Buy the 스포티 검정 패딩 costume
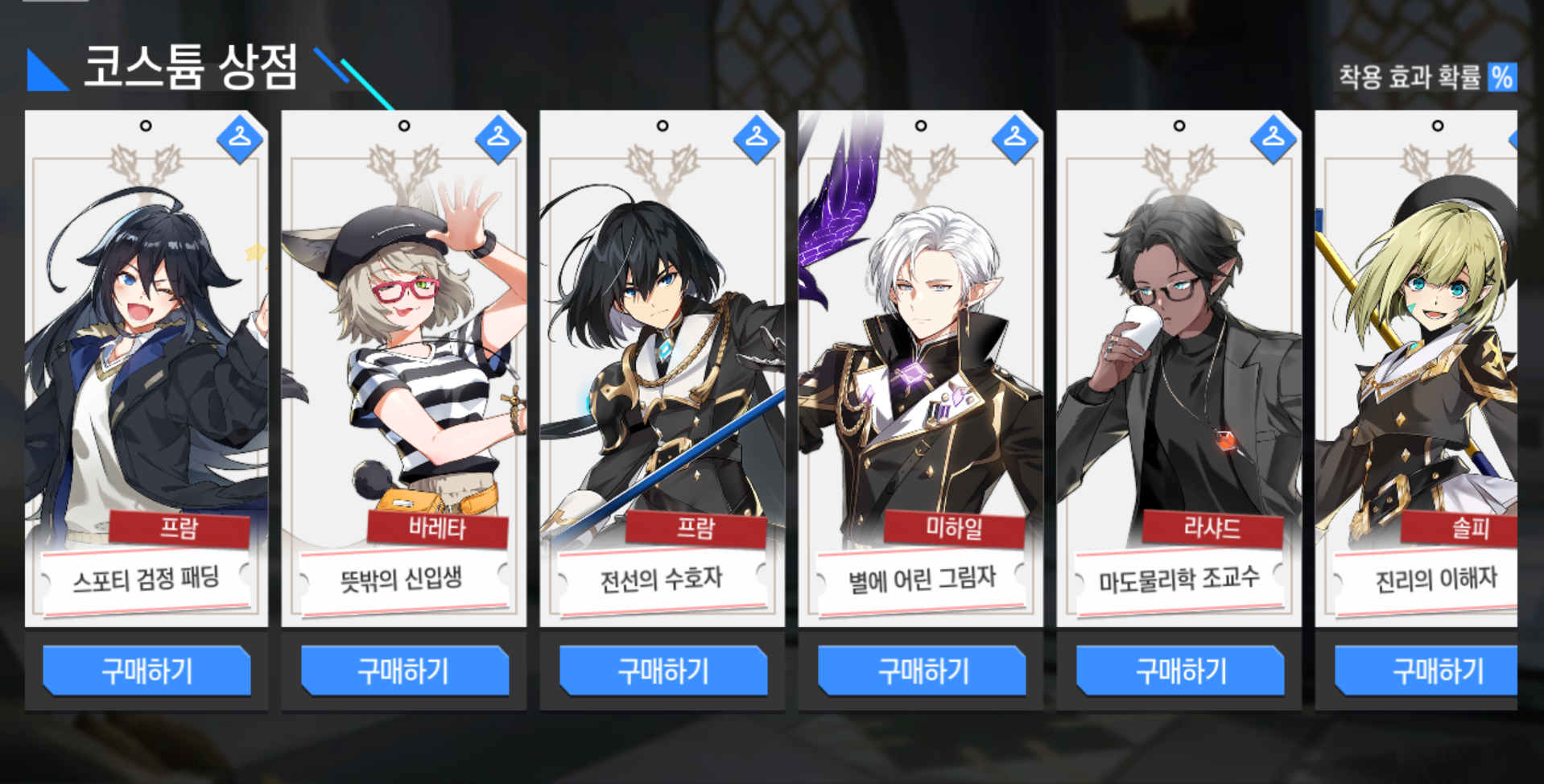1544x784 pixels. 147,671
